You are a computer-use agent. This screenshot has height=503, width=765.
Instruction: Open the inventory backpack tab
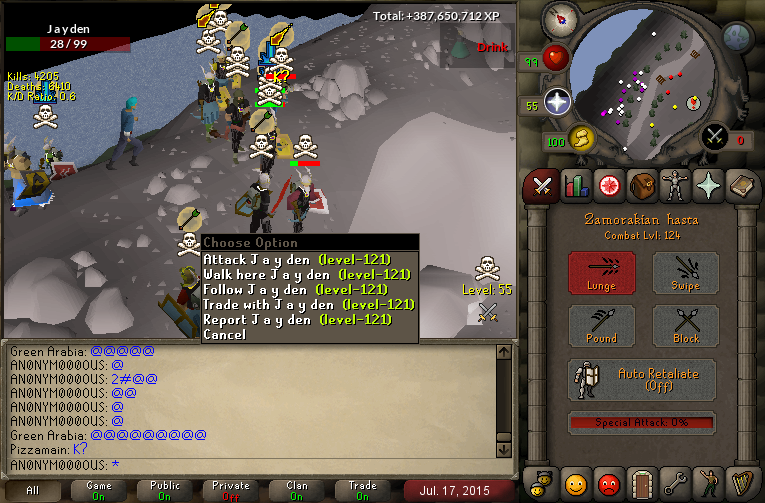[642, 185]
